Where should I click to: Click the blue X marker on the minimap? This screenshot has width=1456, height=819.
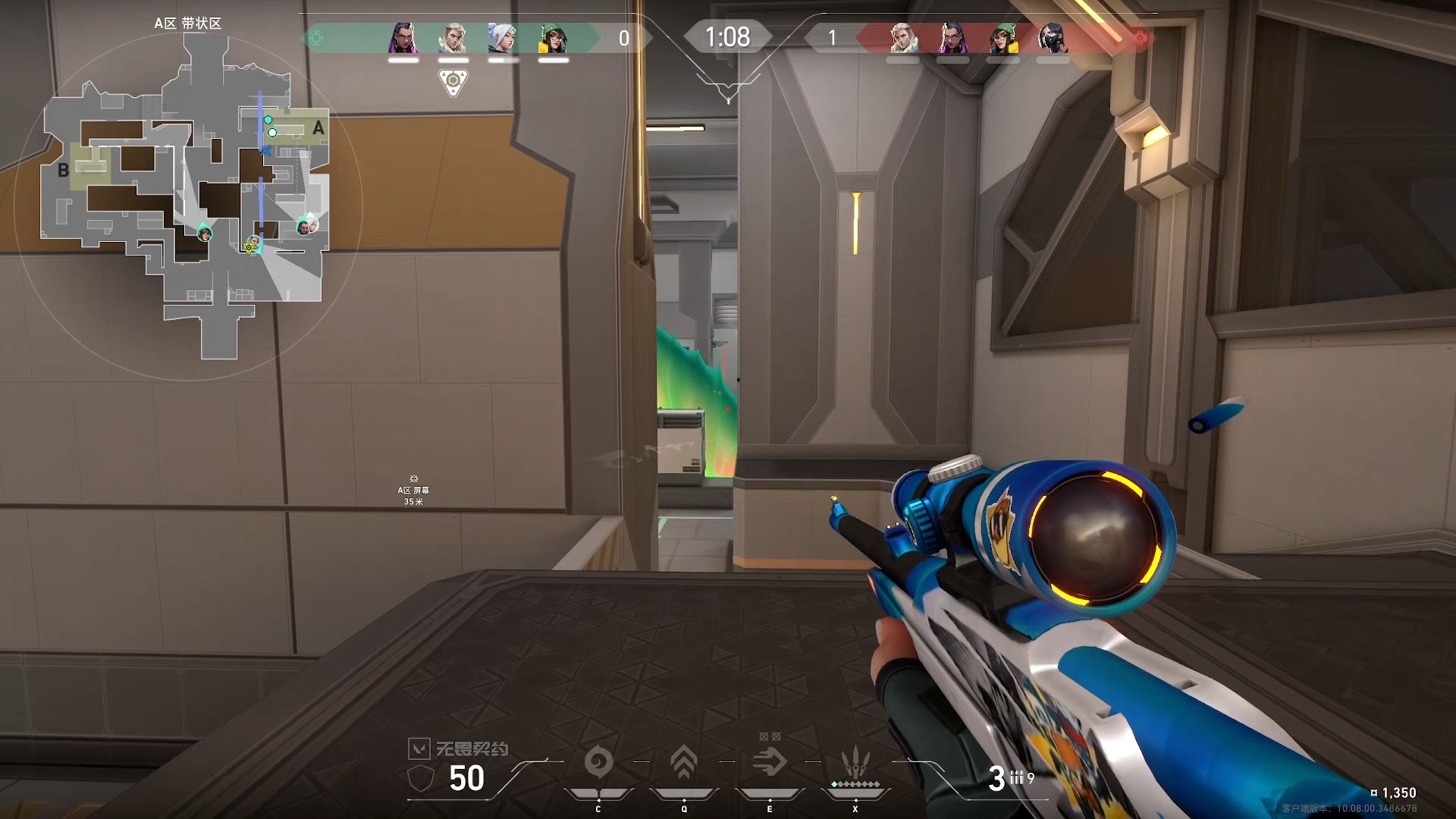click(265, 151)
